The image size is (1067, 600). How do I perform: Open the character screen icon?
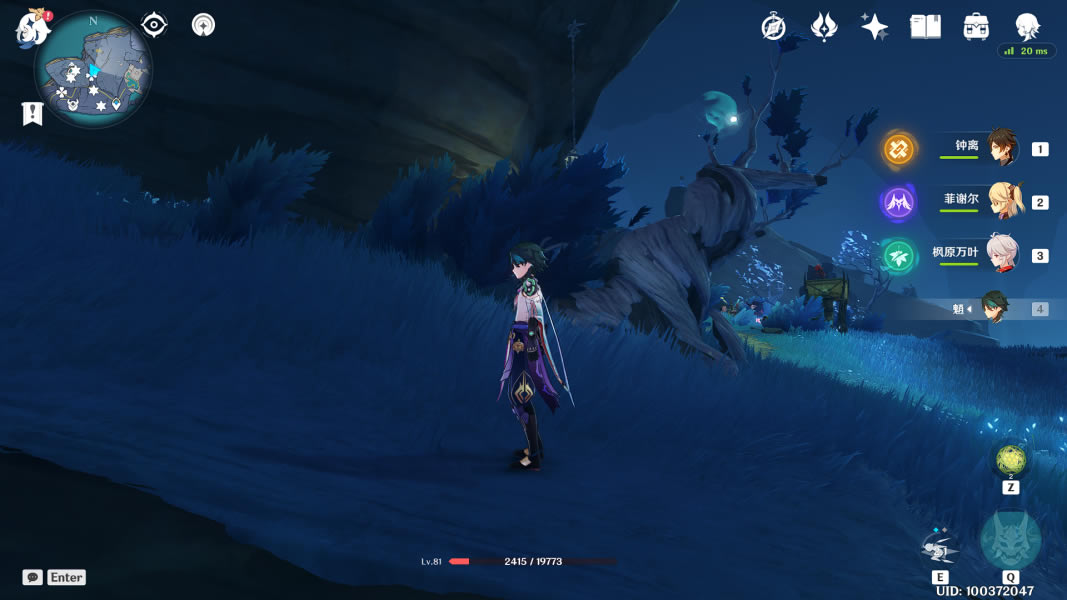point(1027,27)
